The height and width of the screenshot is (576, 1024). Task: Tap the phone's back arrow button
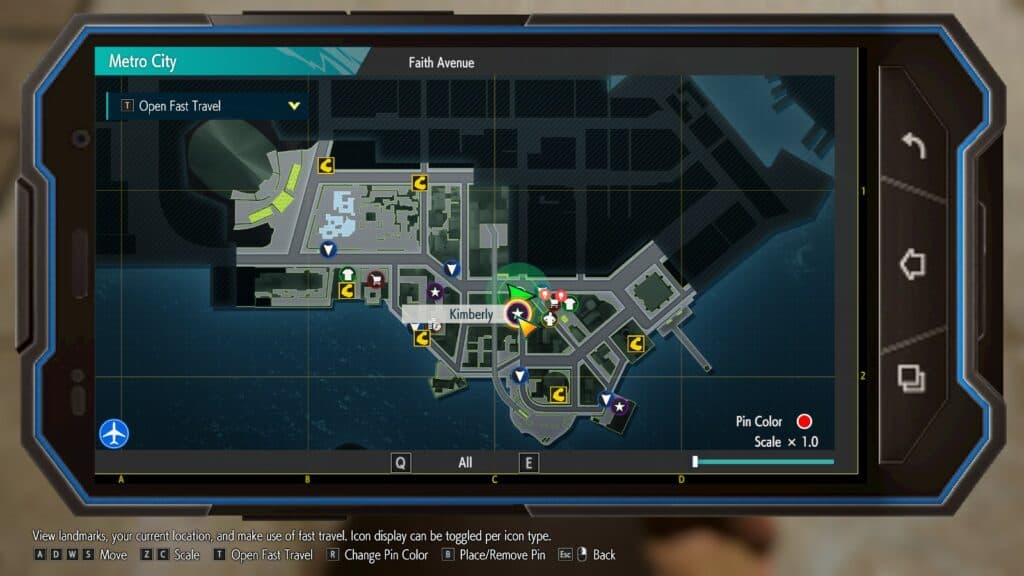[x=913, y=147]
